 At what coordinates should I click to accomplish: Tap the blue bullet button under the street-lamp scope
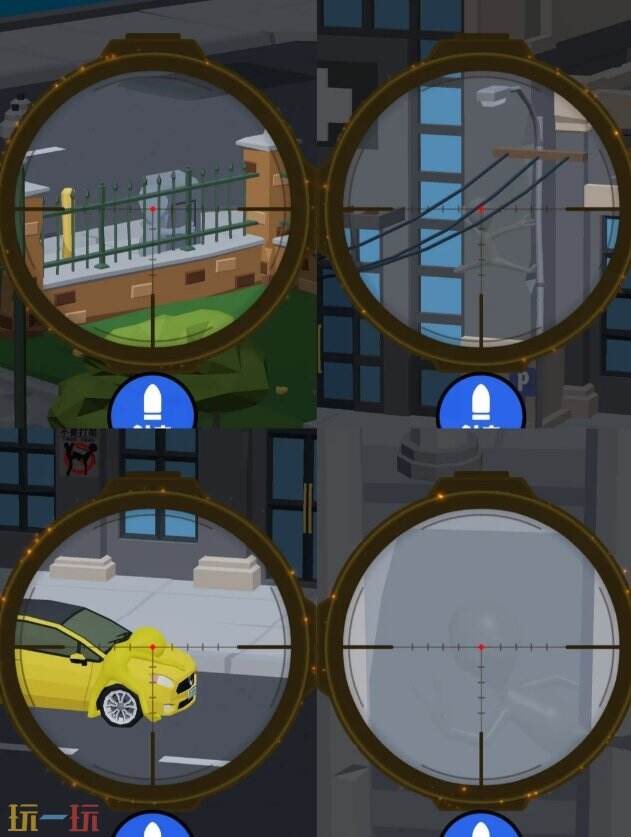click(480, 405)
